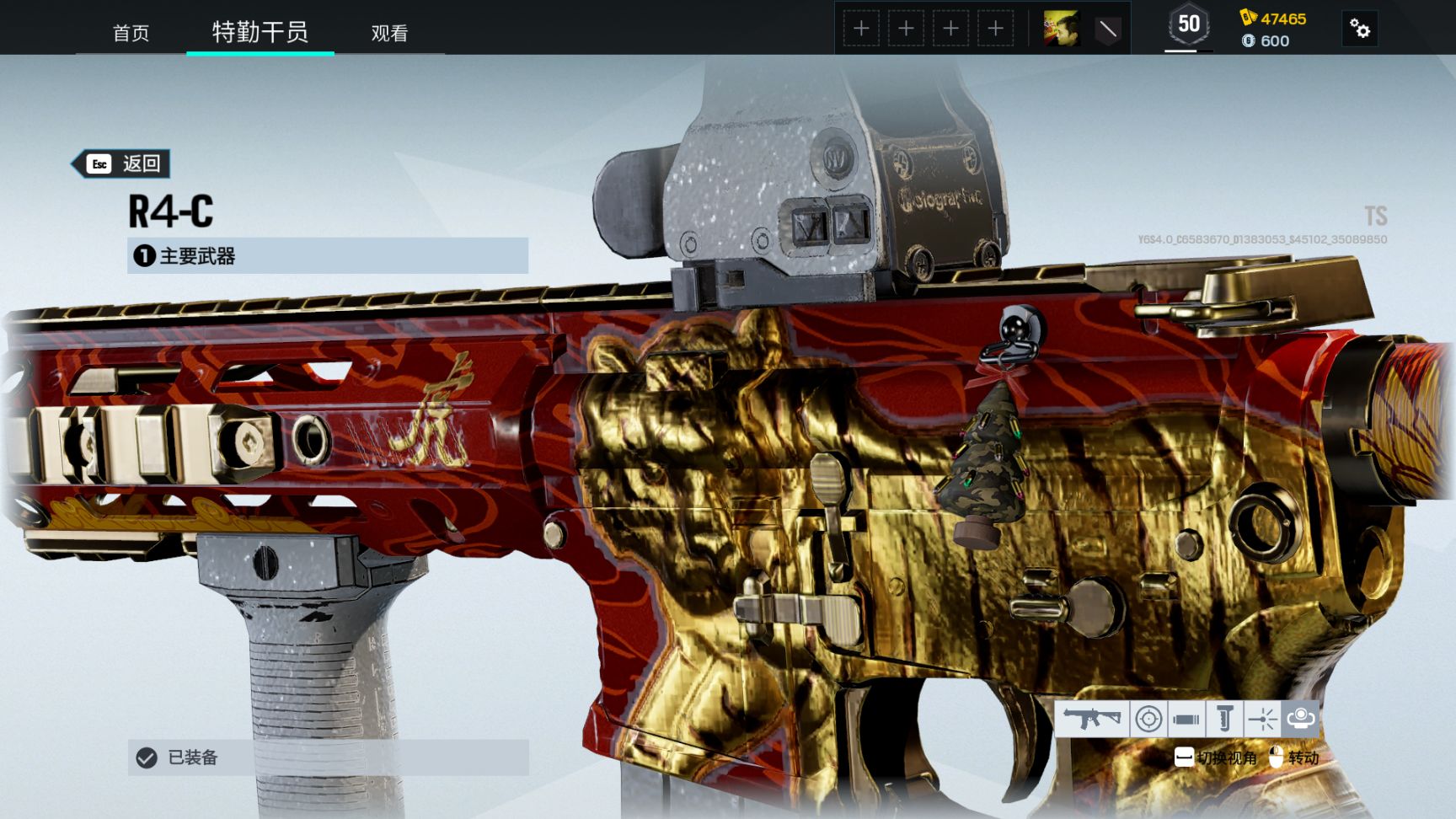
Task: Select the barrel suppressor attachment icon
Action: pyautogui.click(x=1186, y=719)
